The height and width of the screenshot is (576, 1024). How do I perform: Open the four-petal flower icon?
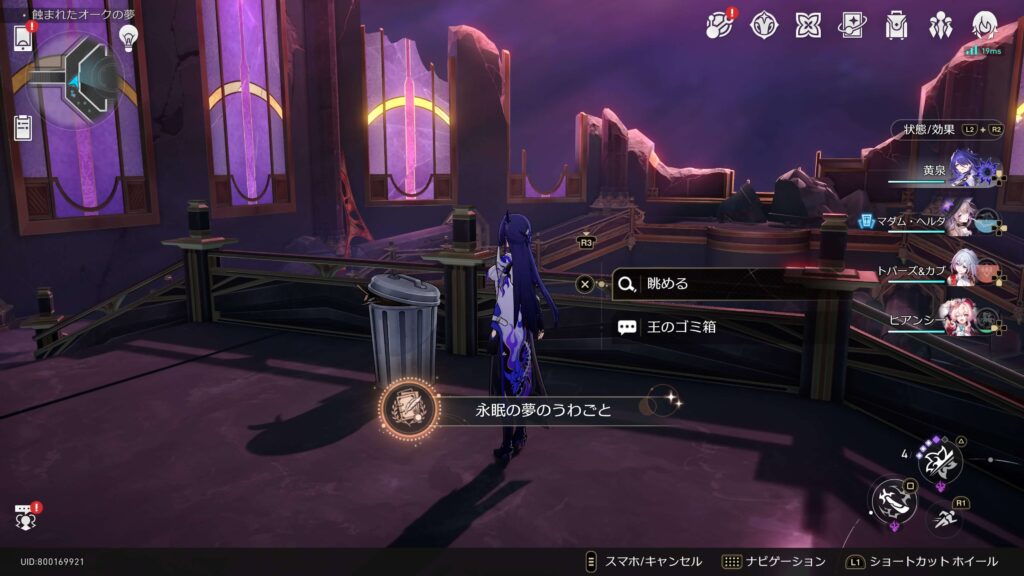tap(808, 25)
